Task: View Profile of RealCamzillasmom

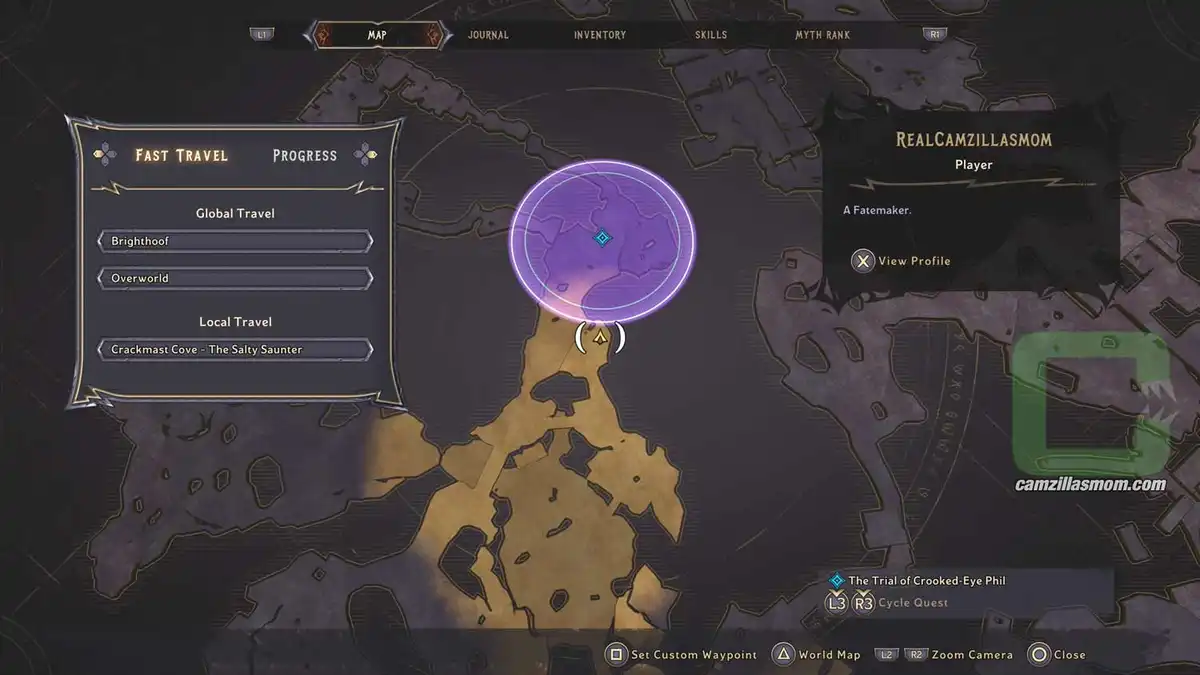Action: [x=902, y=261]
